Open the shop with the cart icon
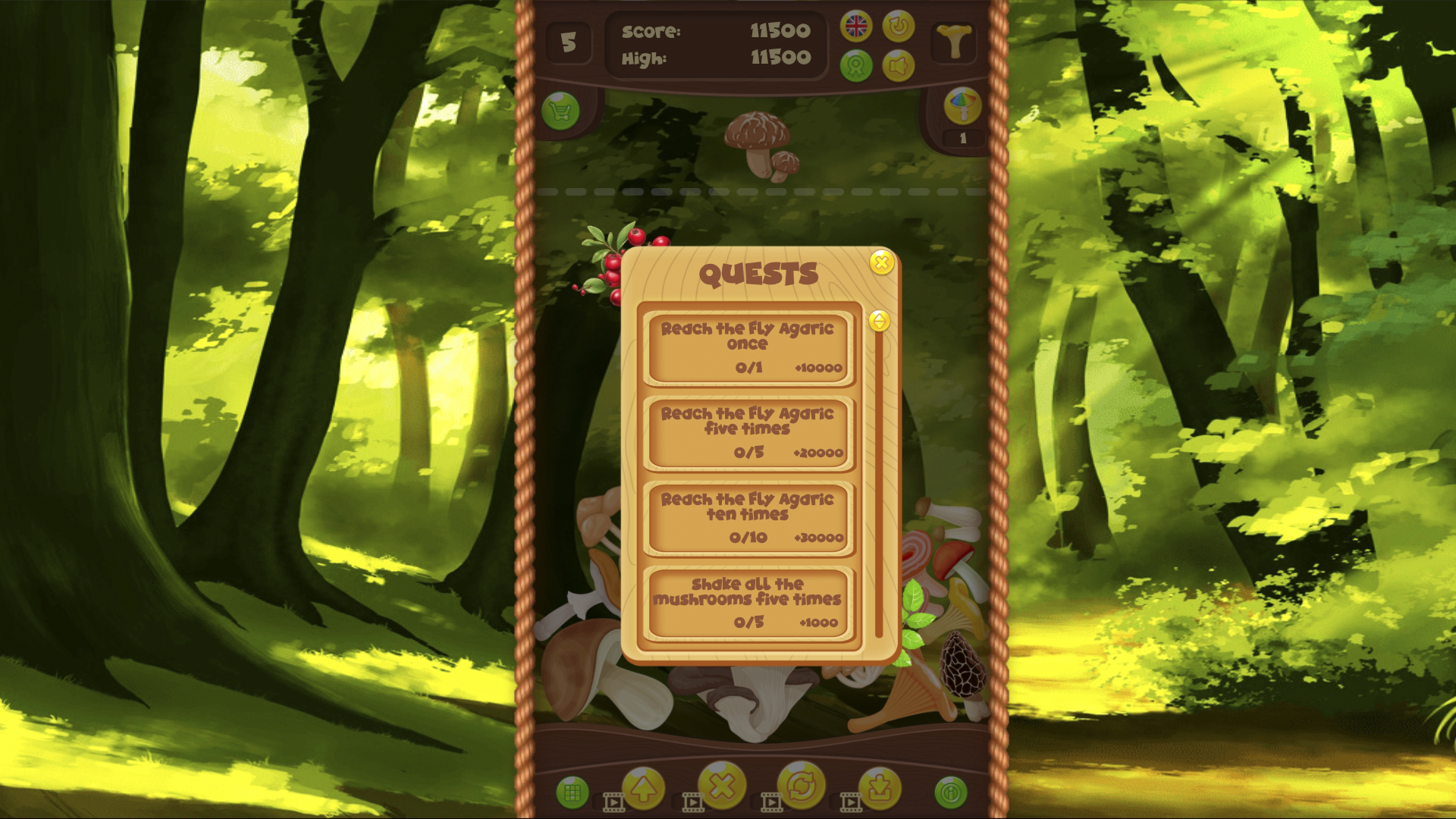Viewport: 1456px width, 819px height. click(x=560, y=111)
